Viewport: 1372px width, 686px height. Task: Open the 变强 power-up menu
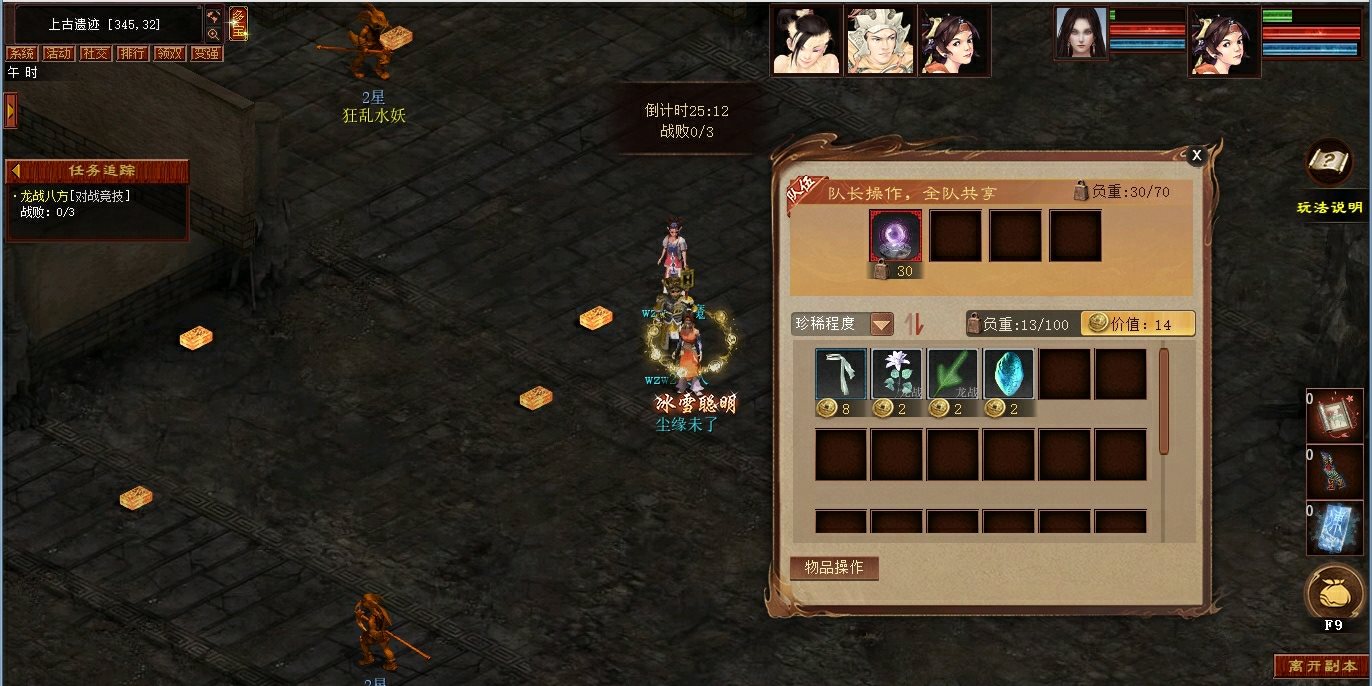click(x=206, y=54)
